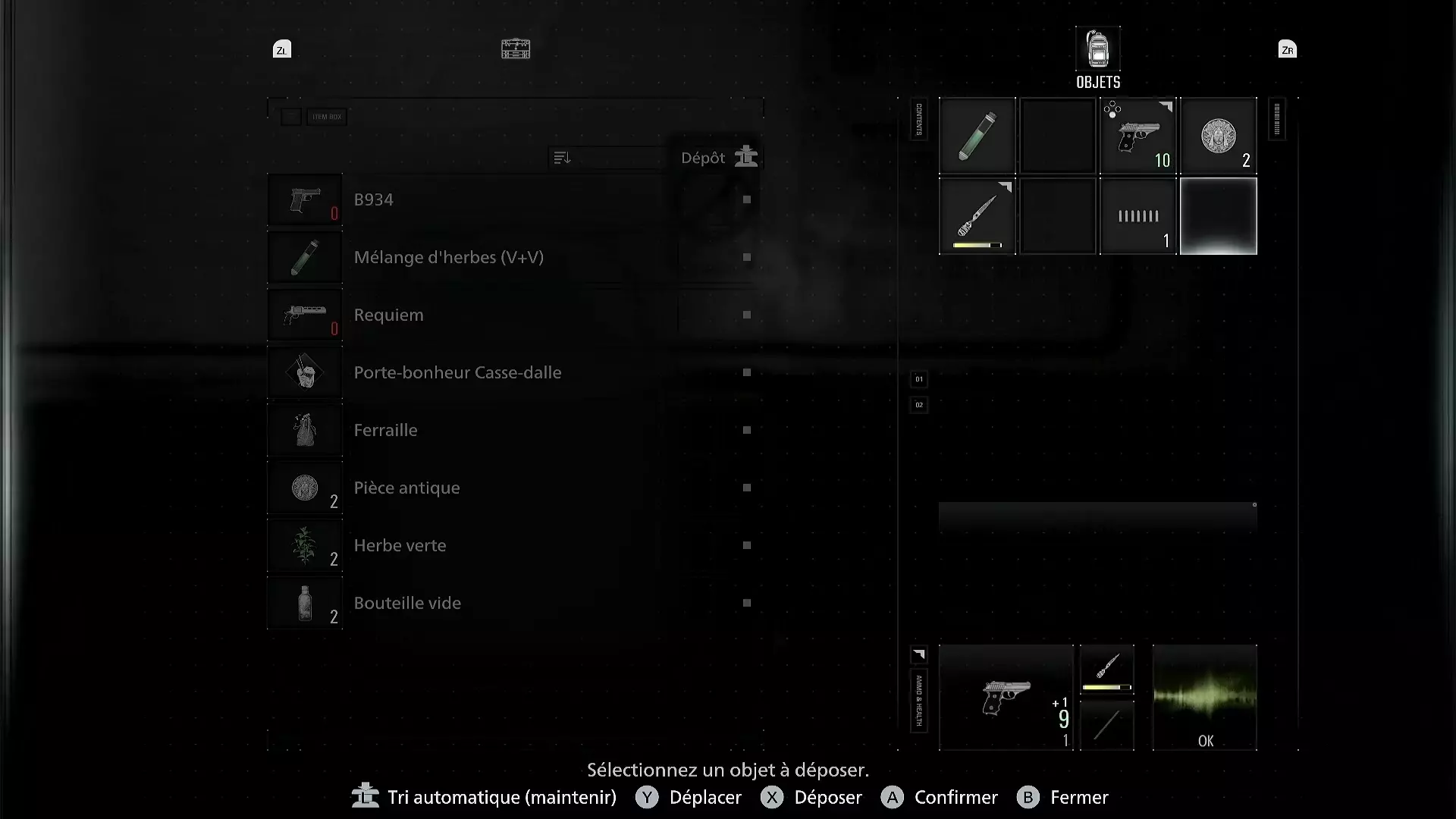
Task: Open the item box tab icon
Action: tap(516, 49)
